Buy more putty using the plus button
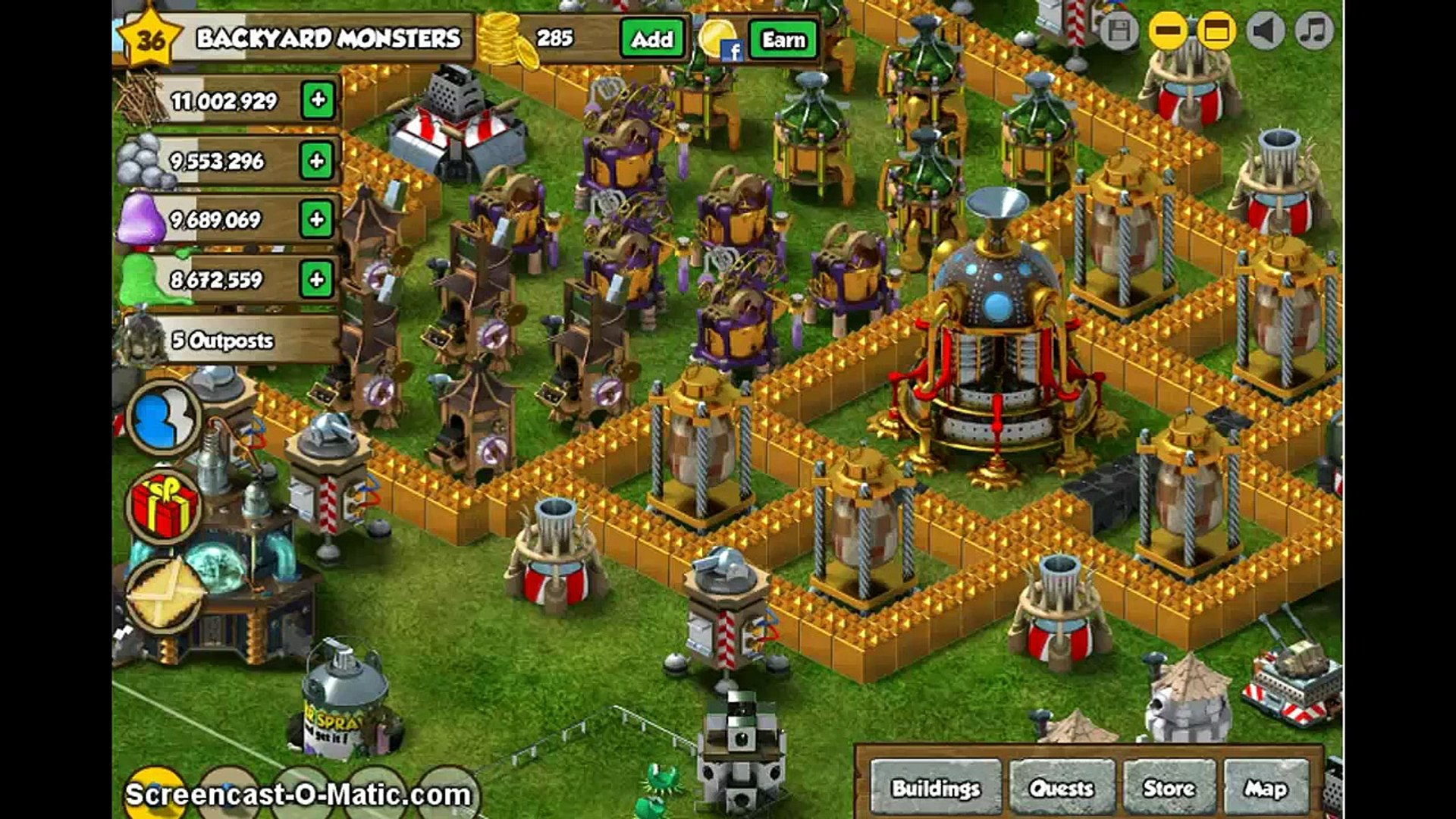The image size is (1456, 819). [317, 220]
